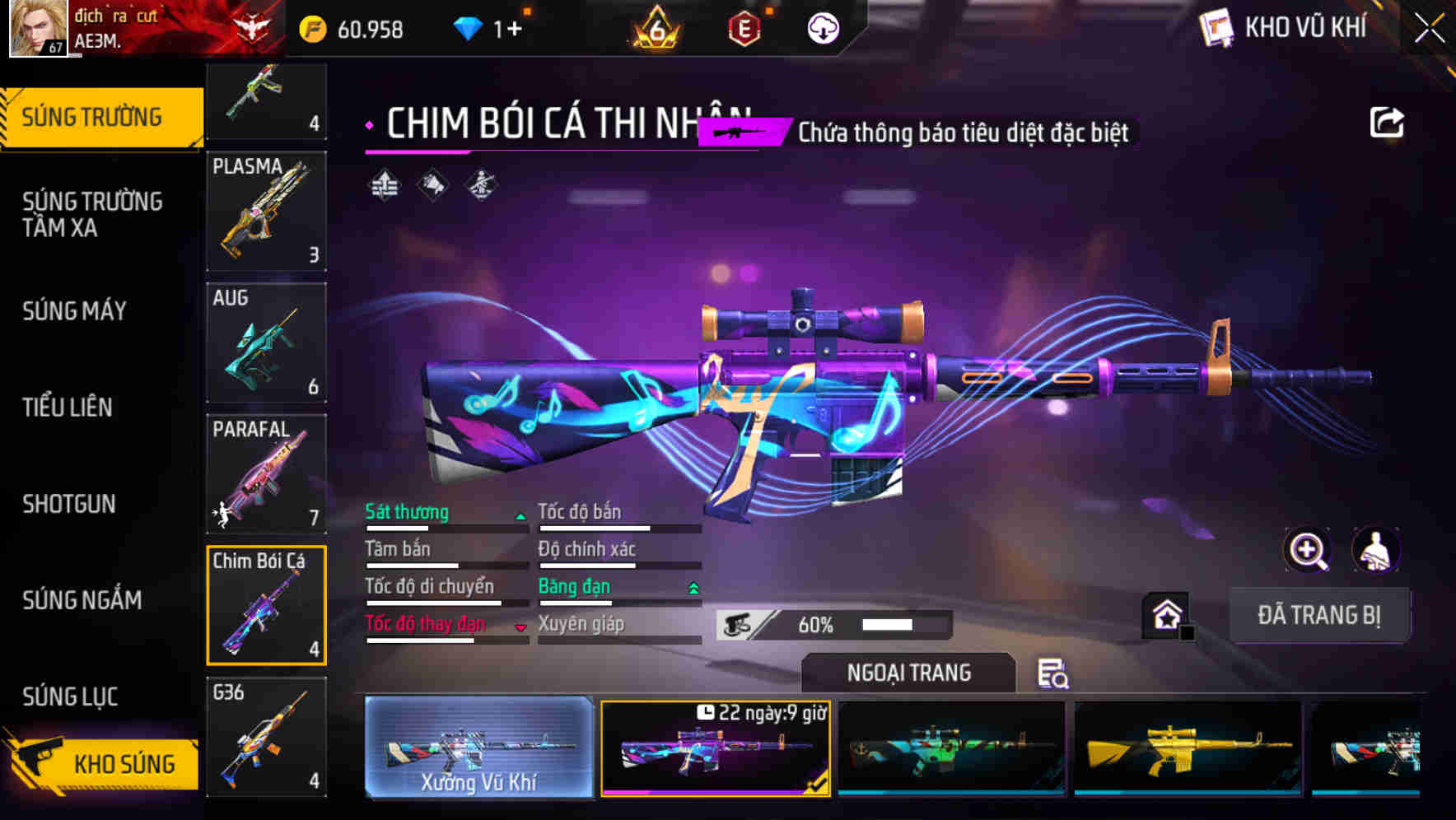Click the diamond currency icon
Image resolution: width=1456 pixels, height=820 pixels.
pos(469,27)
